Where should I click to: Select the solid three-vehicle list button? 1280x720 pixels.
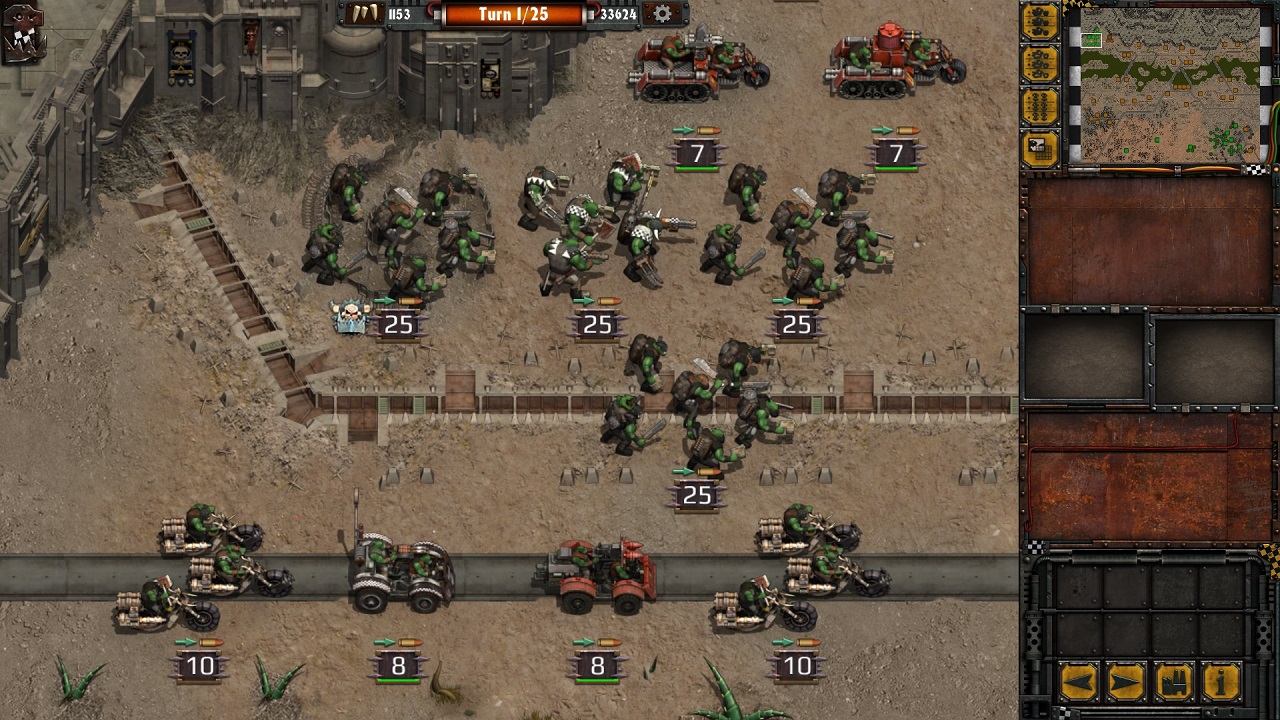(1040, 22)
